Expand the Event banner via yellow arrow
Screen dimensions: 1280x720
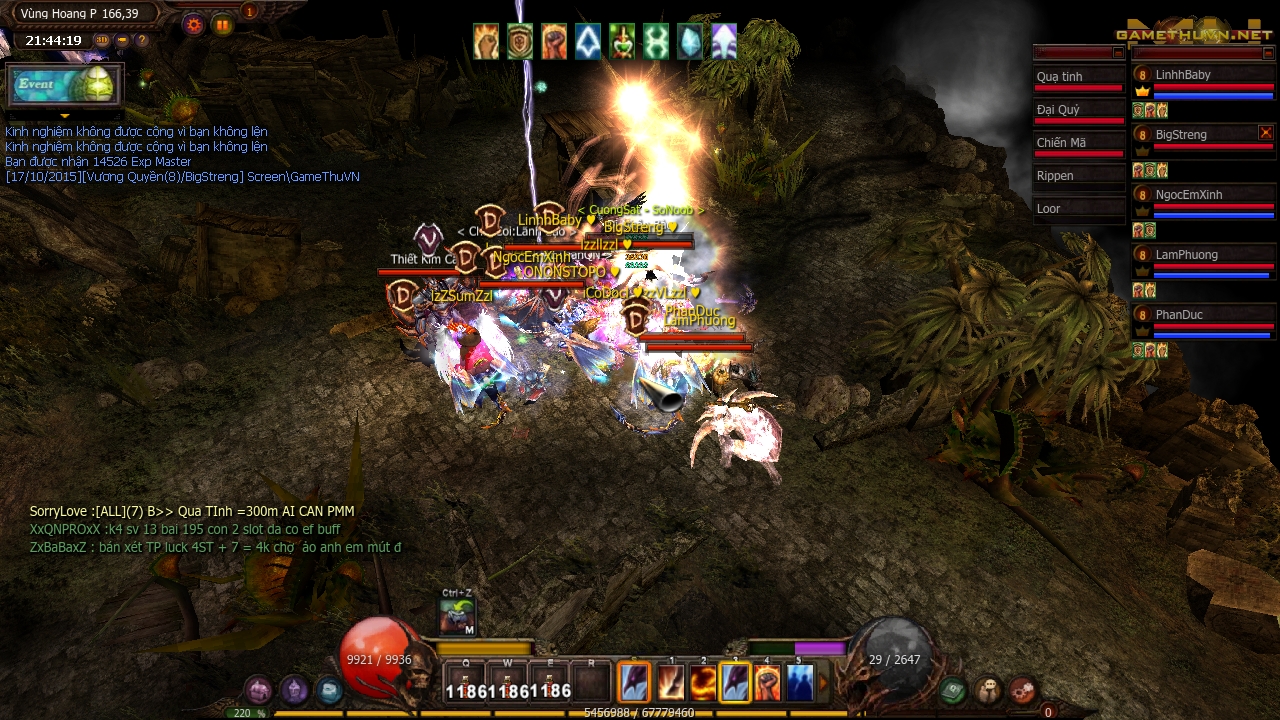click(x=64, y=116)
